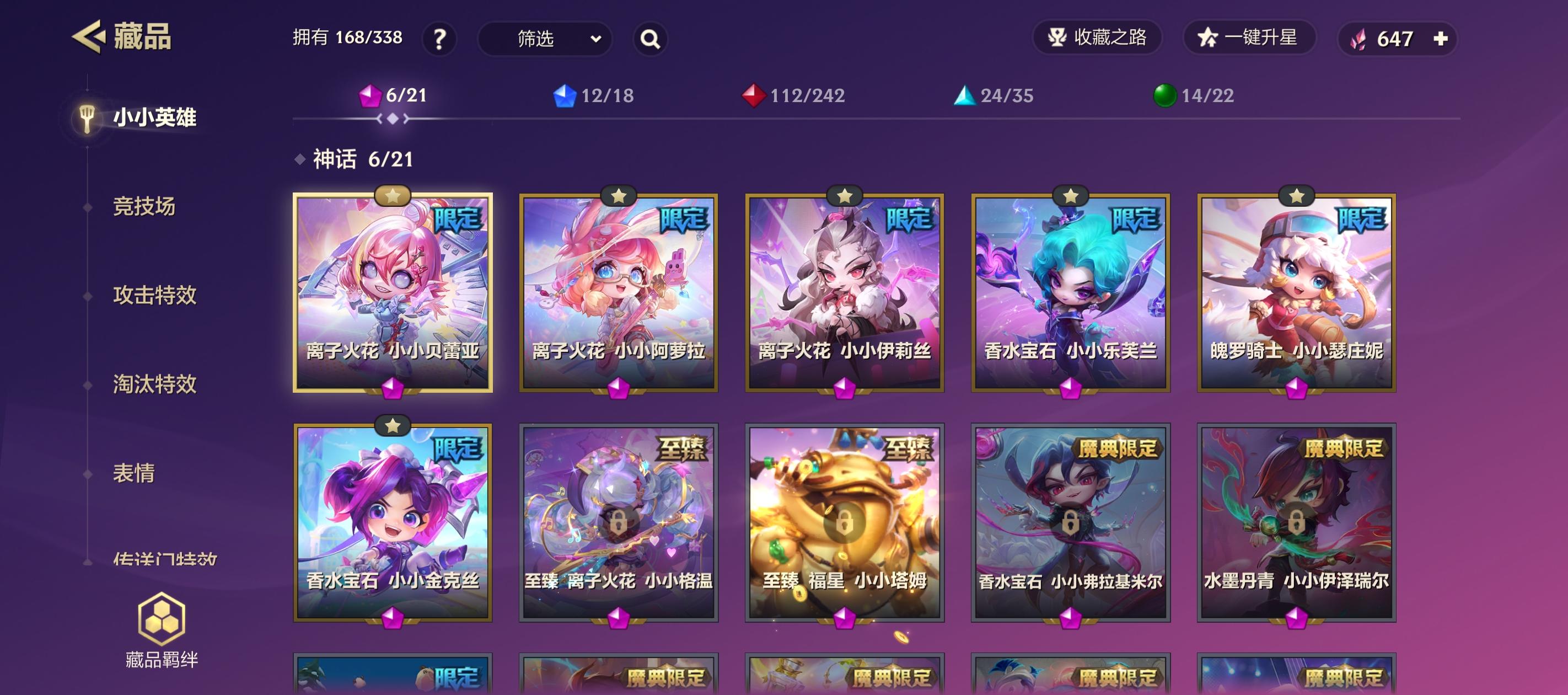This screenshot has height=695, width=1568.
Task: Select the blue rarity gem showing 12/18
Action: 593,95
